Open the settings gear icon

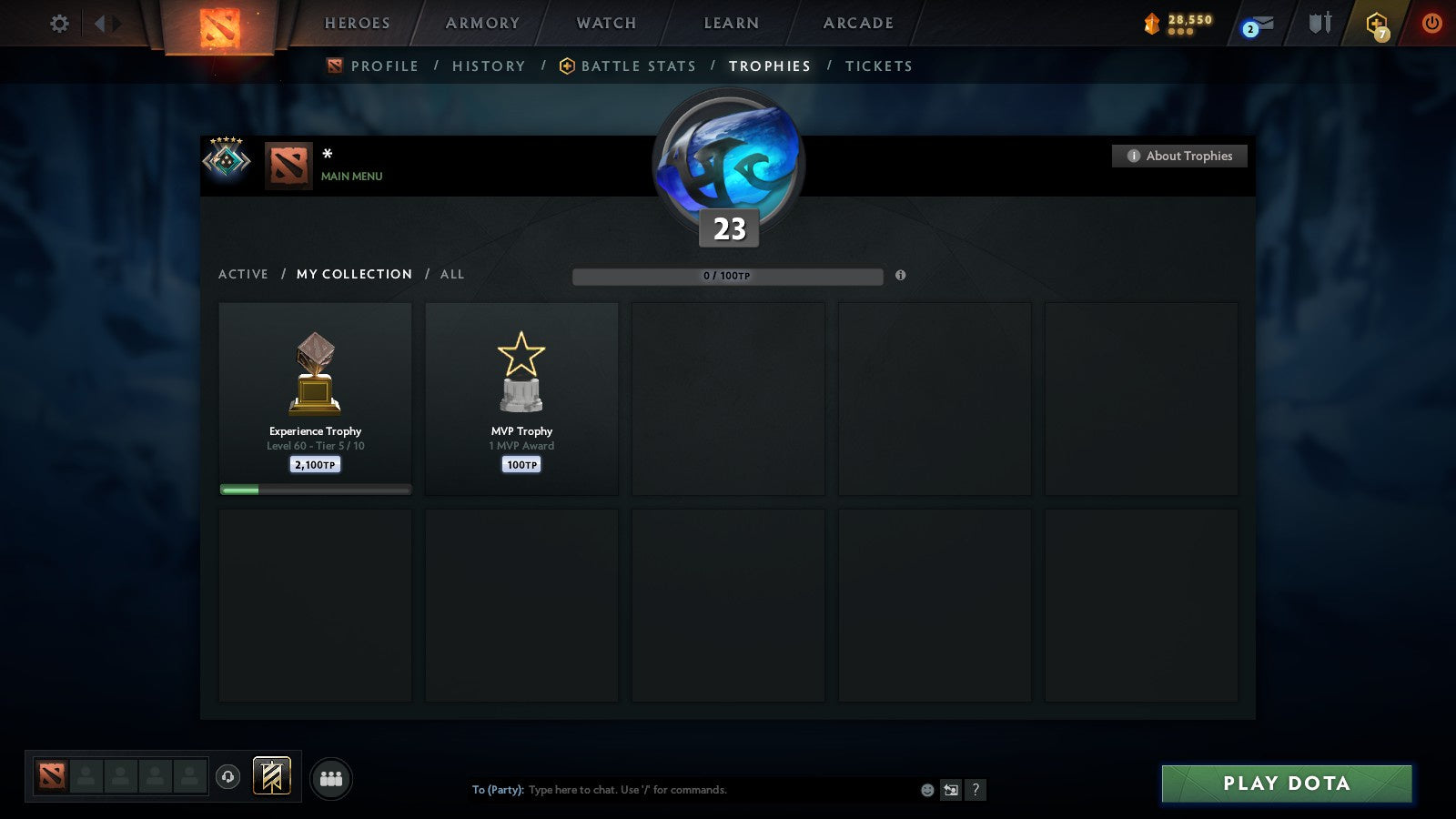[58, 24]
